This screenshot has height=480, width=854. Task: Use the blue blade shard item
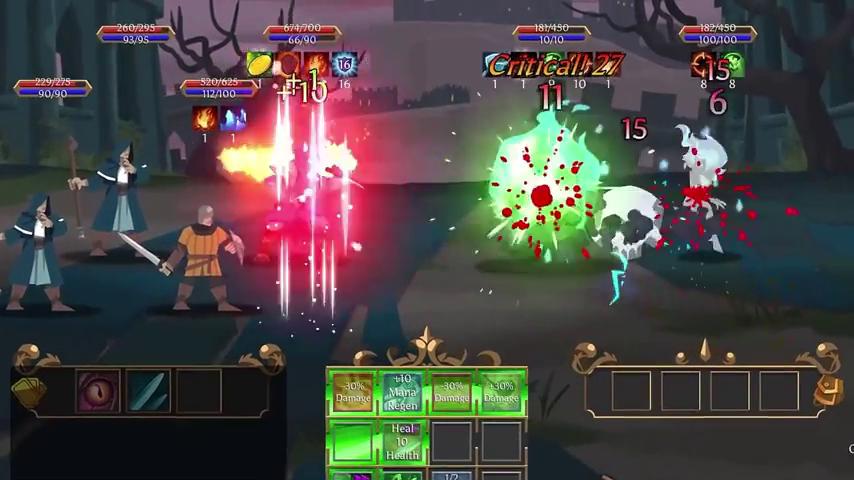(x=148, y=391)
